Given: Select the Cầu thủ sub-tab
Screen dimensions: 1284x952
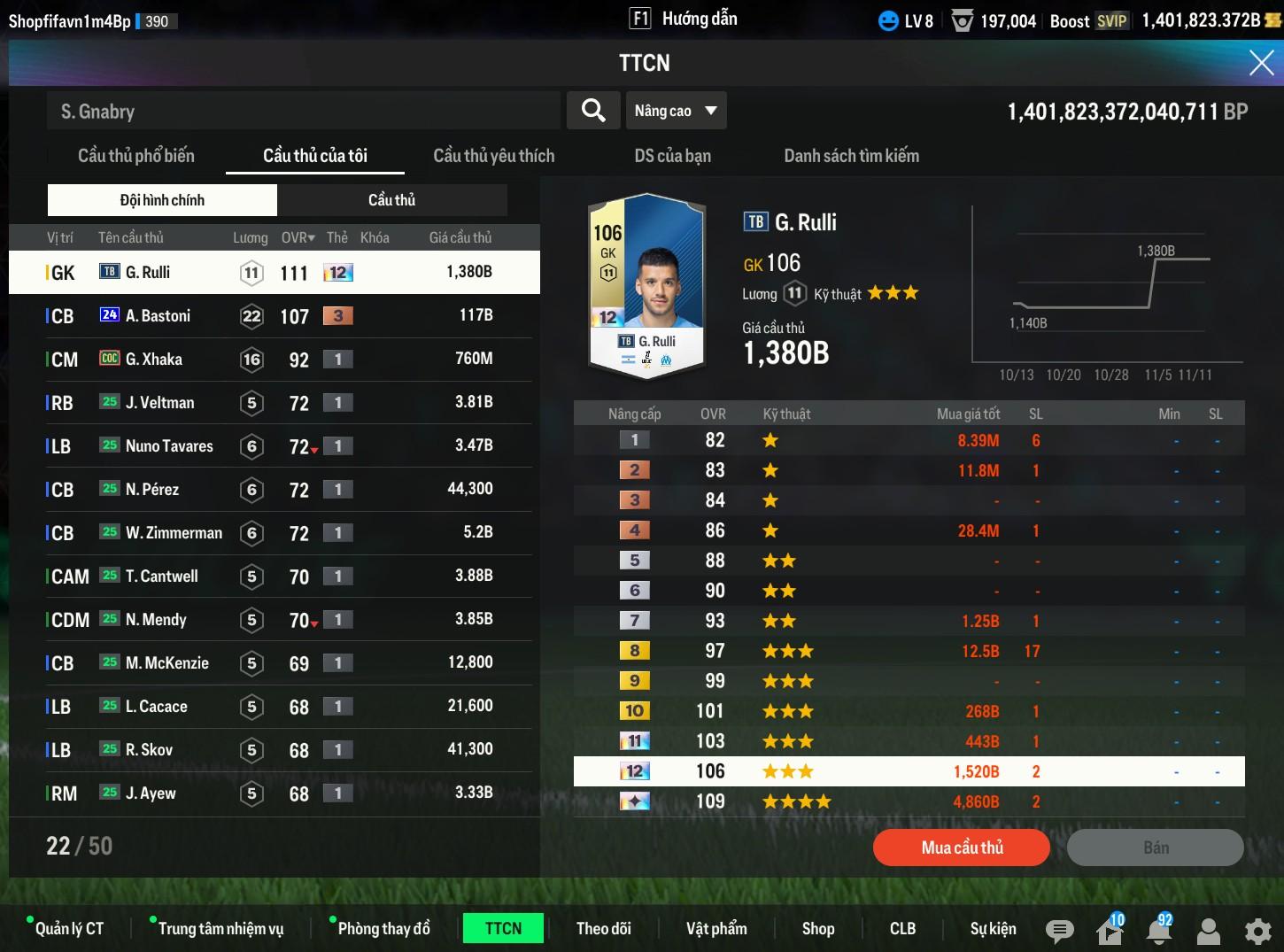Looking at the screenshot, I should click(391, 200).
